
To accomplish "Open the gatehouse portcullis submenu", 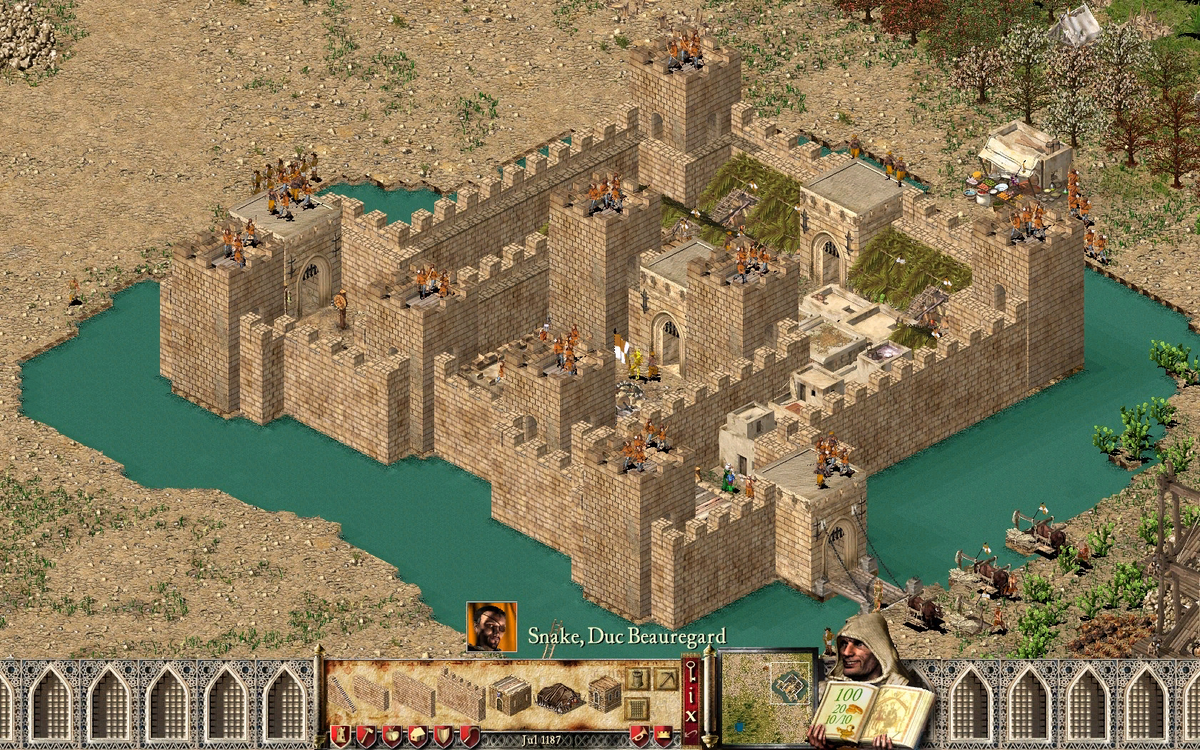I will click(636, 709).
